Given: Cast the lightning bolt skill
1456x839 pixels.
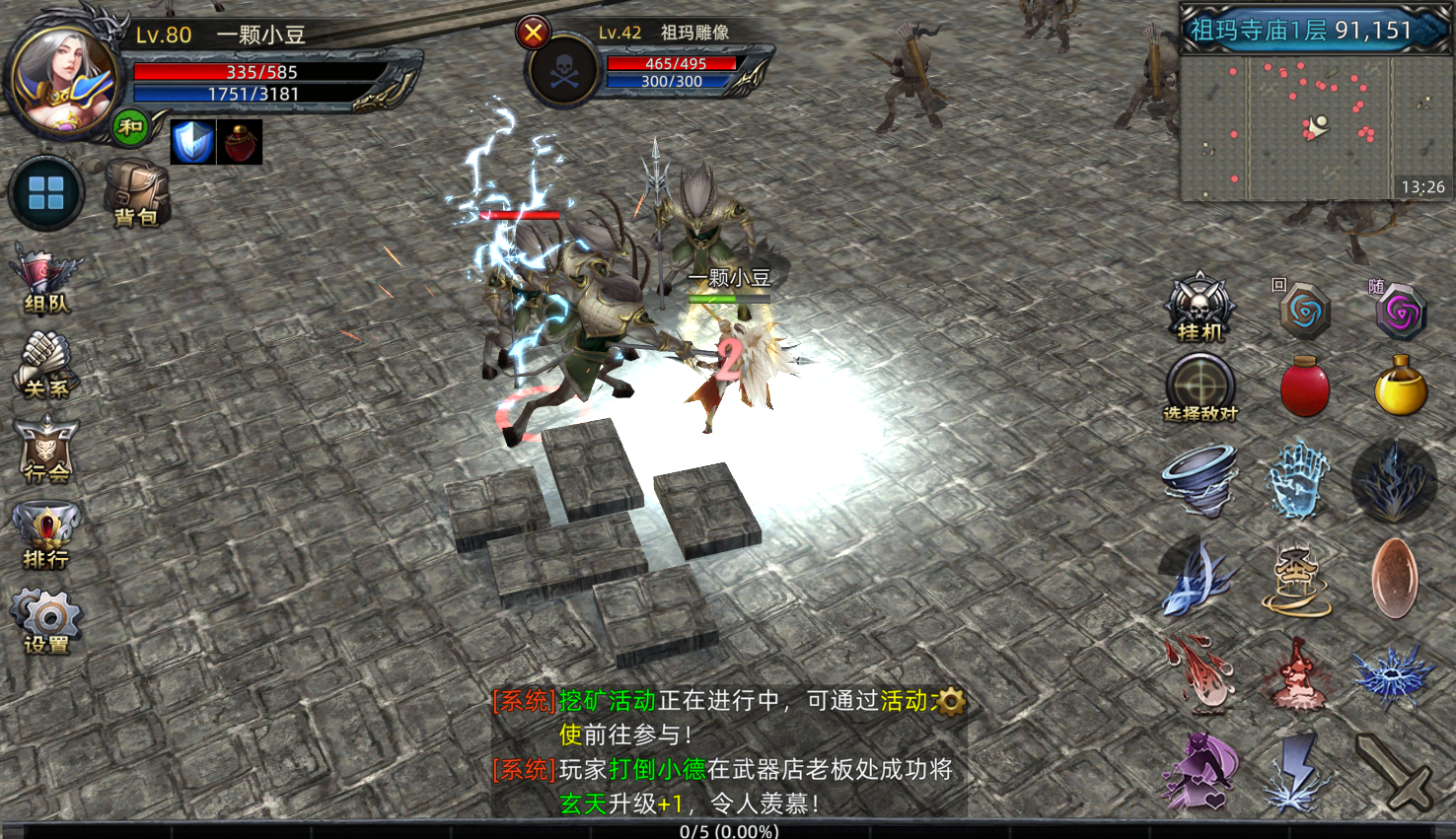Looking at the screenshot, I should tap(1297, 773).
